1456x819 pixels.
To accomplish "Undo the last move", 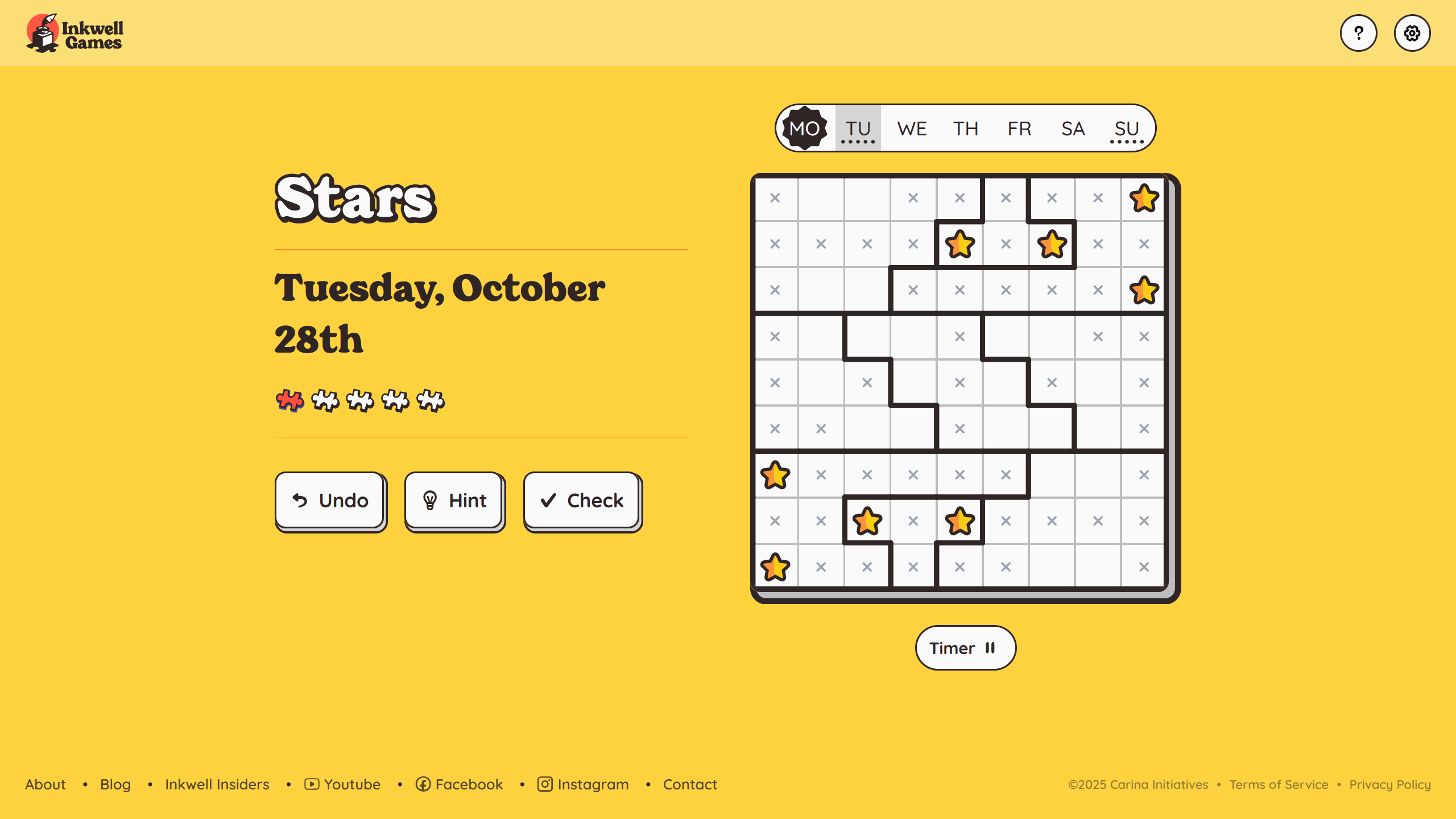I will tap(330, 500).
